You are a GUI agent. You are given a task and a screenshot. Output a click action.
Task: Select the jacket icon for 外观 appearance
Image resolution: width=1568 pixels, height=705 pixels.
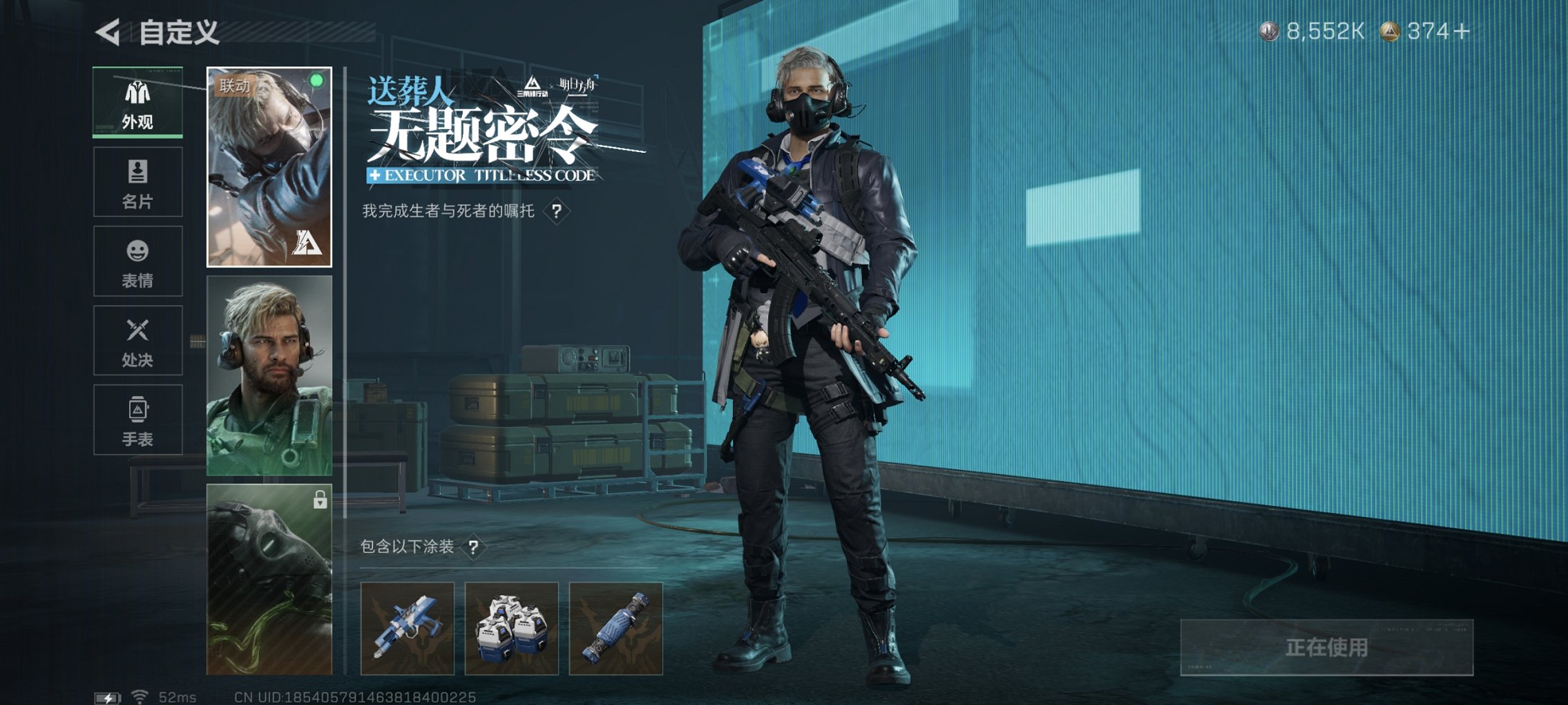137,93
